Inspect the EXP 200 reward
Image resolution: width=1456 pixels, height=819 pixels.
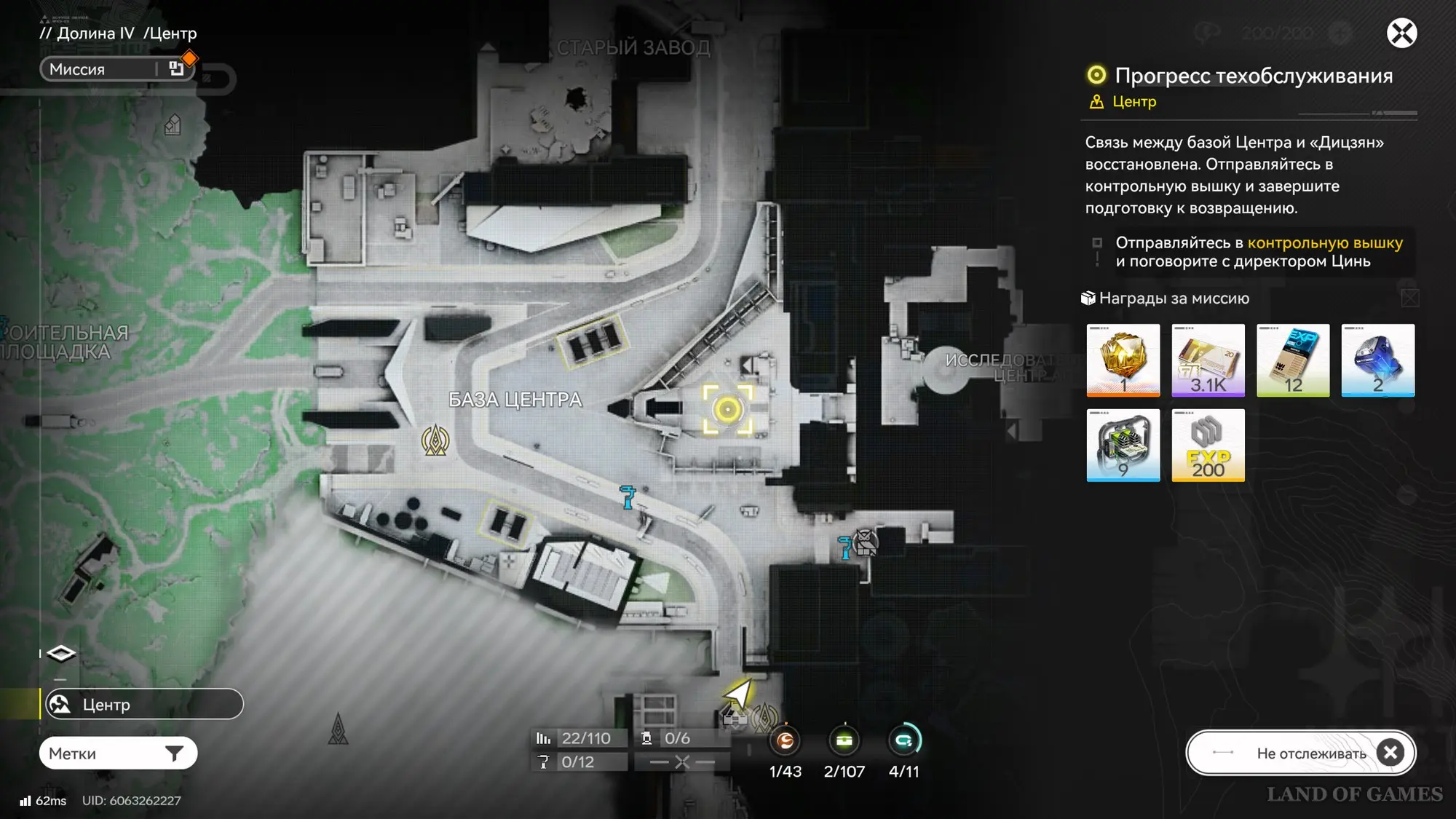(x=1208, y=445)
